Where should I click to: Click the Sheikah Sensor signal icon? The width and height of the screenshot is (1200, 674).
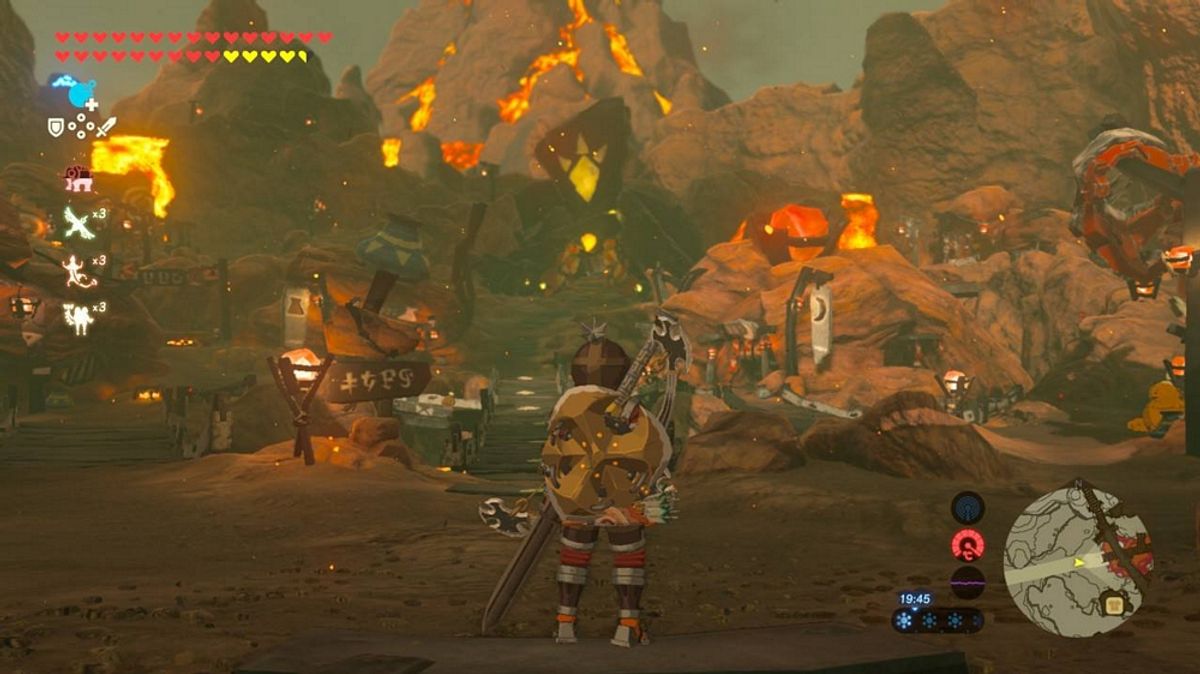tap(967, 508)
